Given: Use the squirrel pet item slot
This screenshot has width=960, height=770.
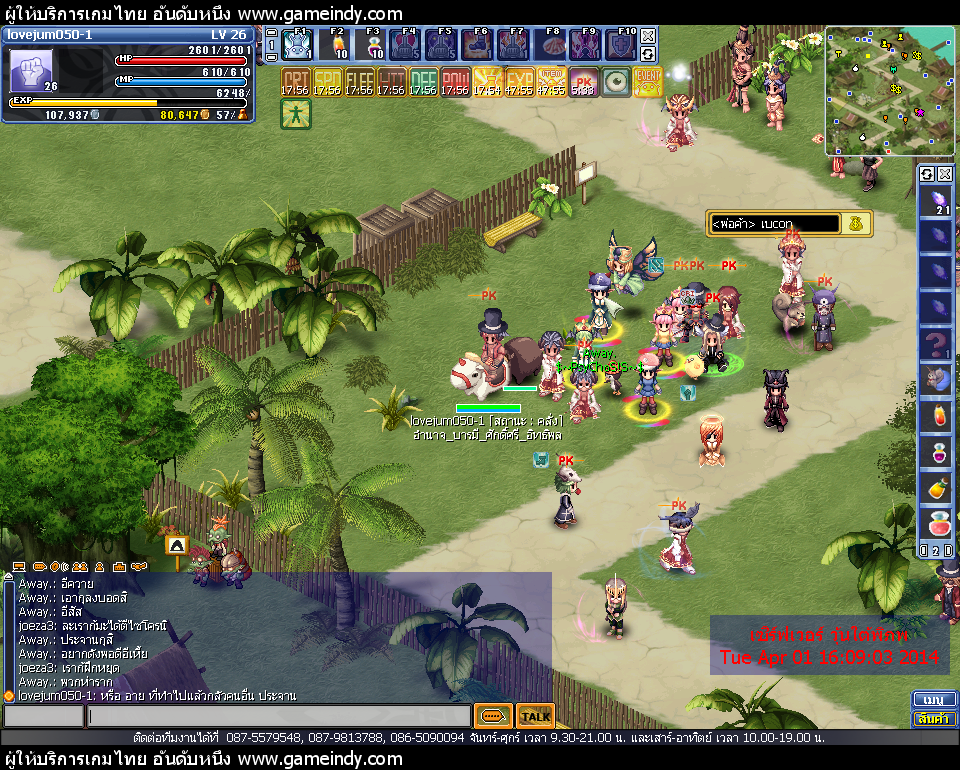Looking at the screenshot, I should (936, 381).
